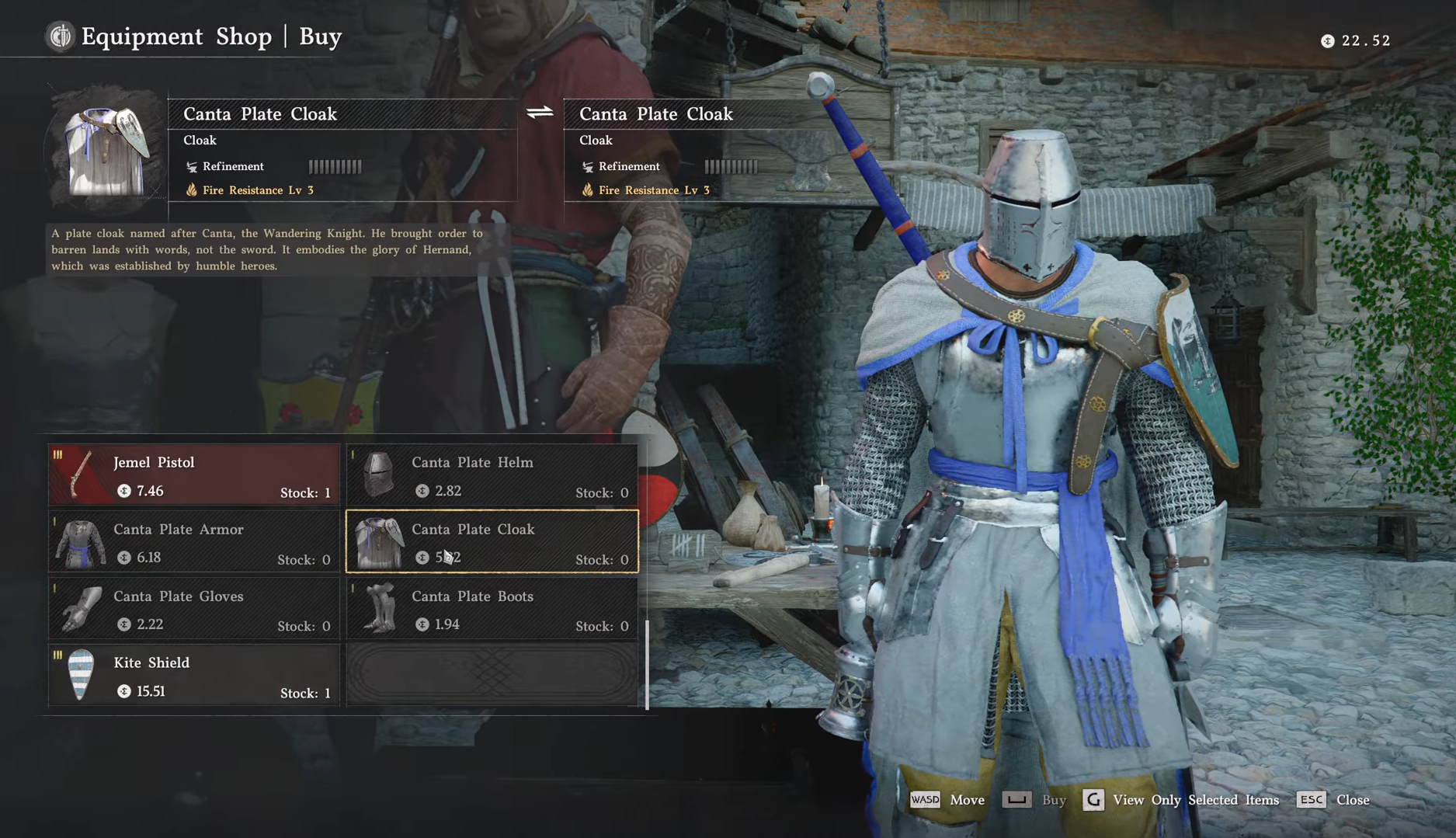Click the Buy action at the bottom

click(x=1034, y=800)
